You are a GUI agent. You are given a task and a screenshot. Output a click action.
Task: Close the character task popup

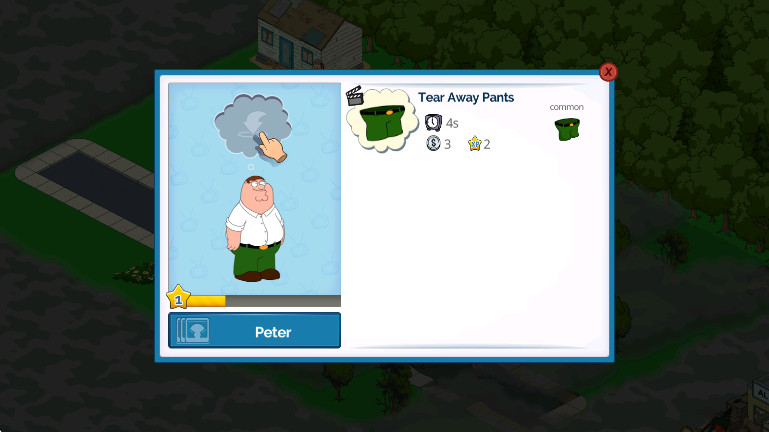pyautogui.click(x=608, y=72)
